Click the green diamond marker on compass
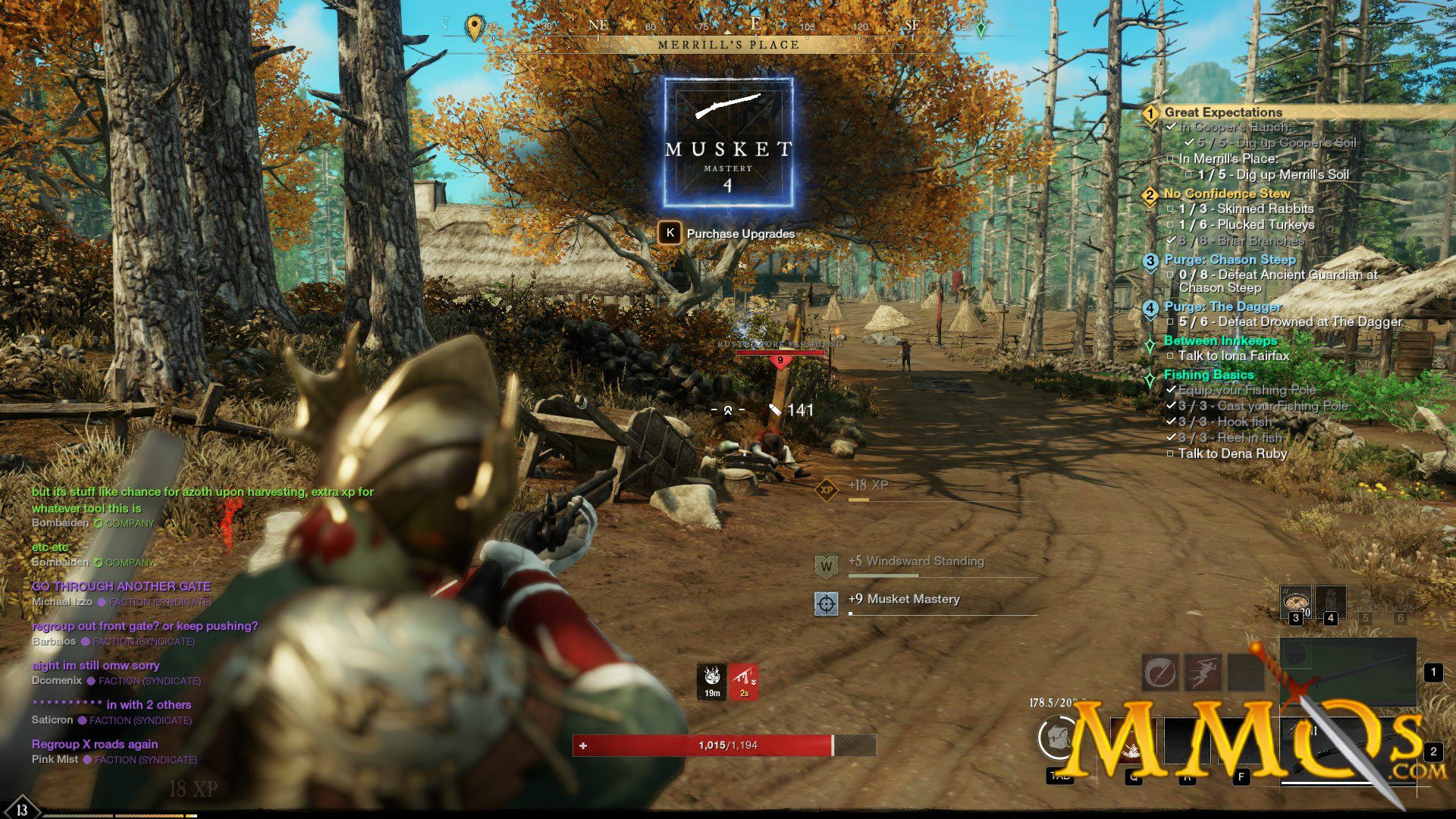 [x=981, y=28]
